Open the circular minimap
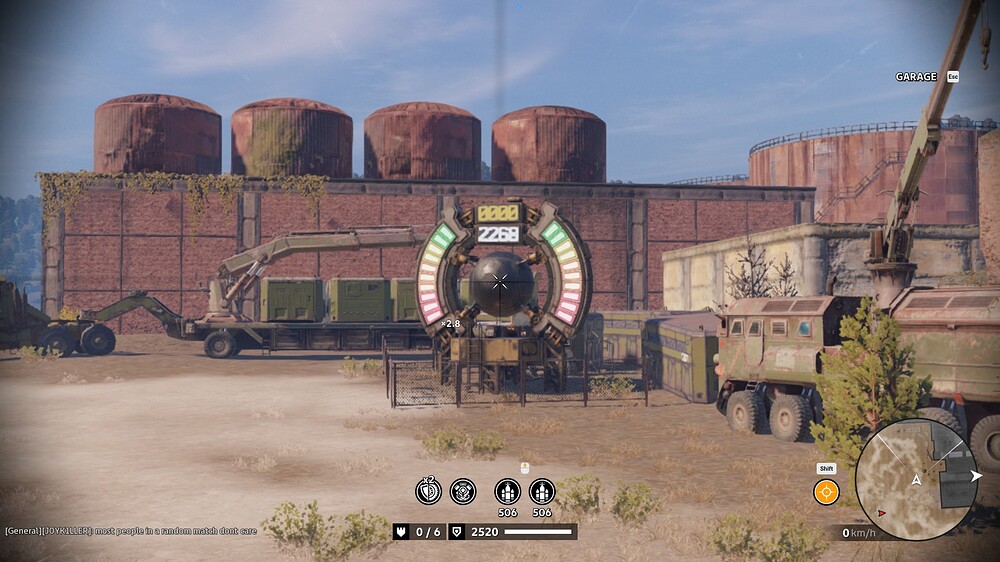 (x=915, y=479)
